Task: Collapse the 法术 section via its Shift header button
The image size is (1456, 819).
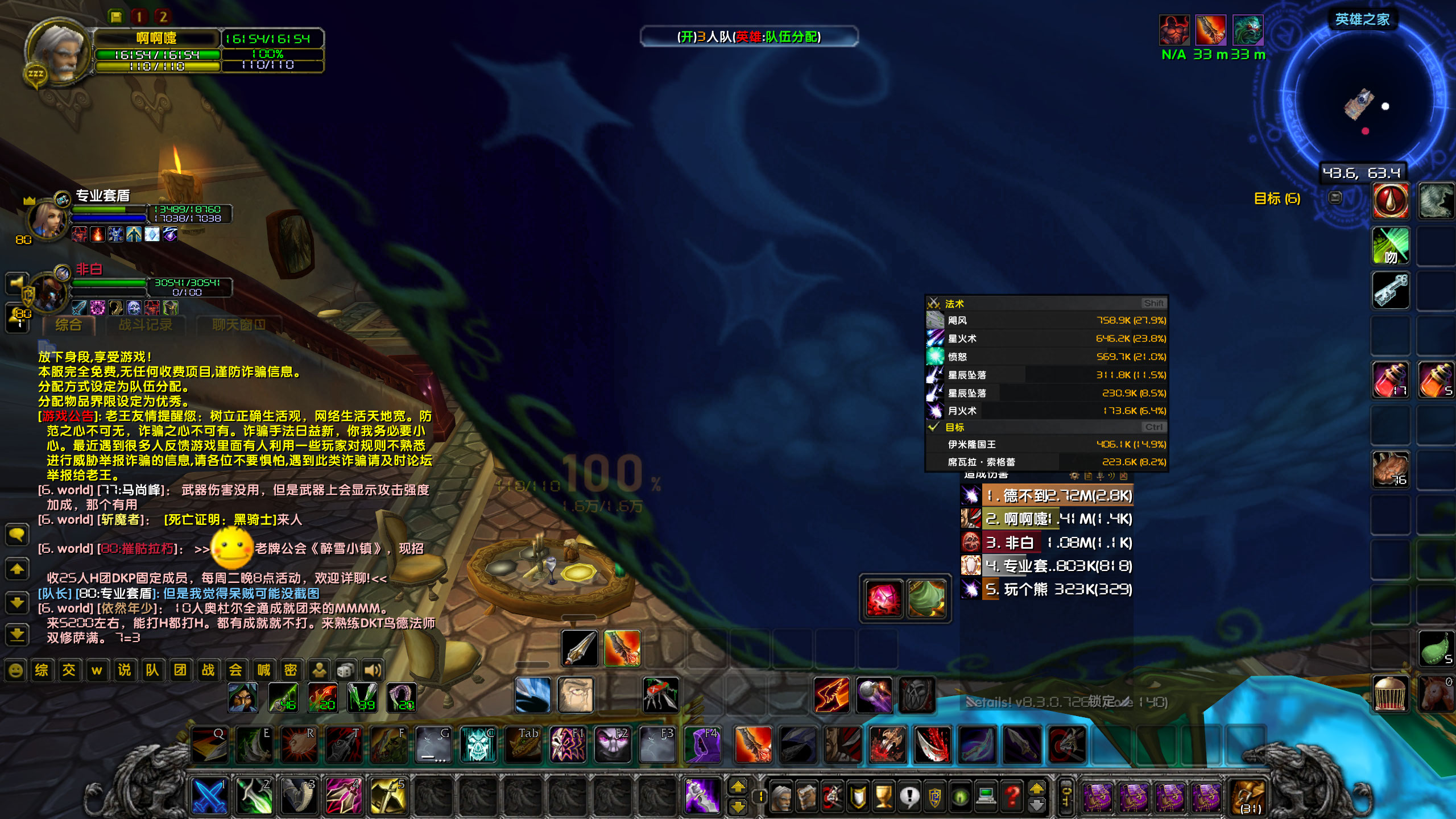Action: point(1155,304)
